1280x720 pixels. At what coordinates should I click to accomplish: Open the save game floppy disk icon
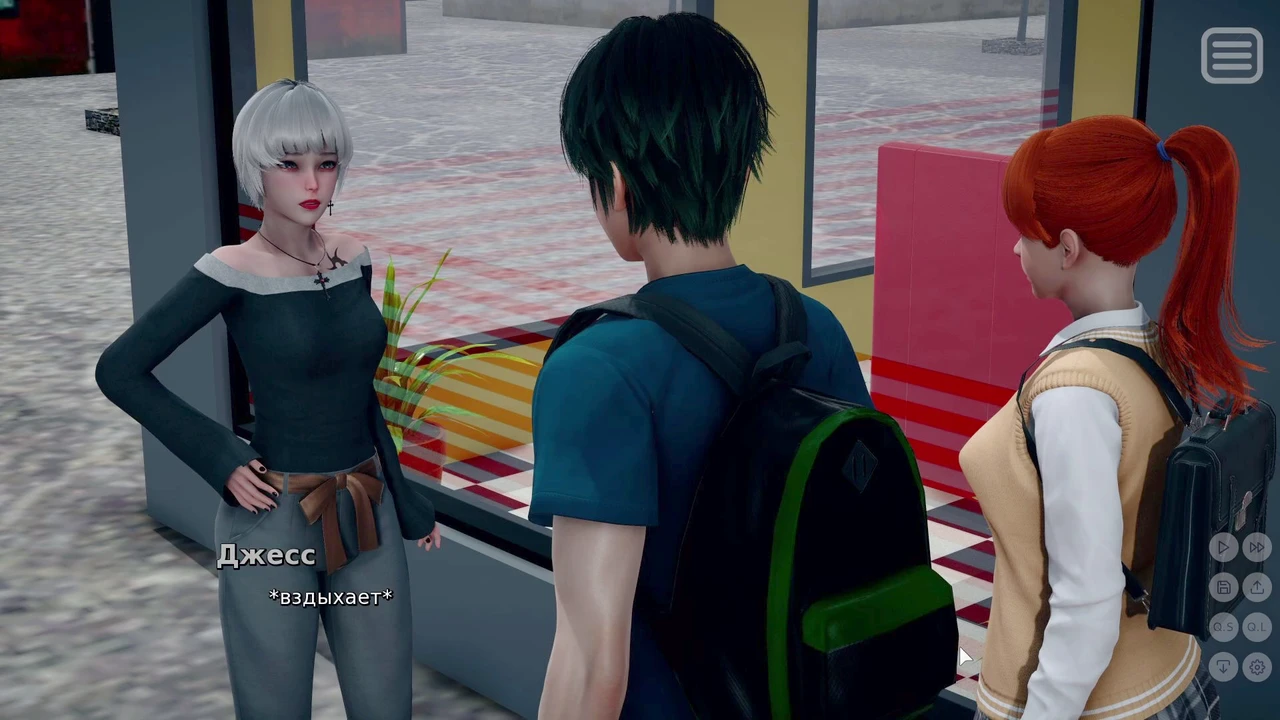[x=1223, y=587]
